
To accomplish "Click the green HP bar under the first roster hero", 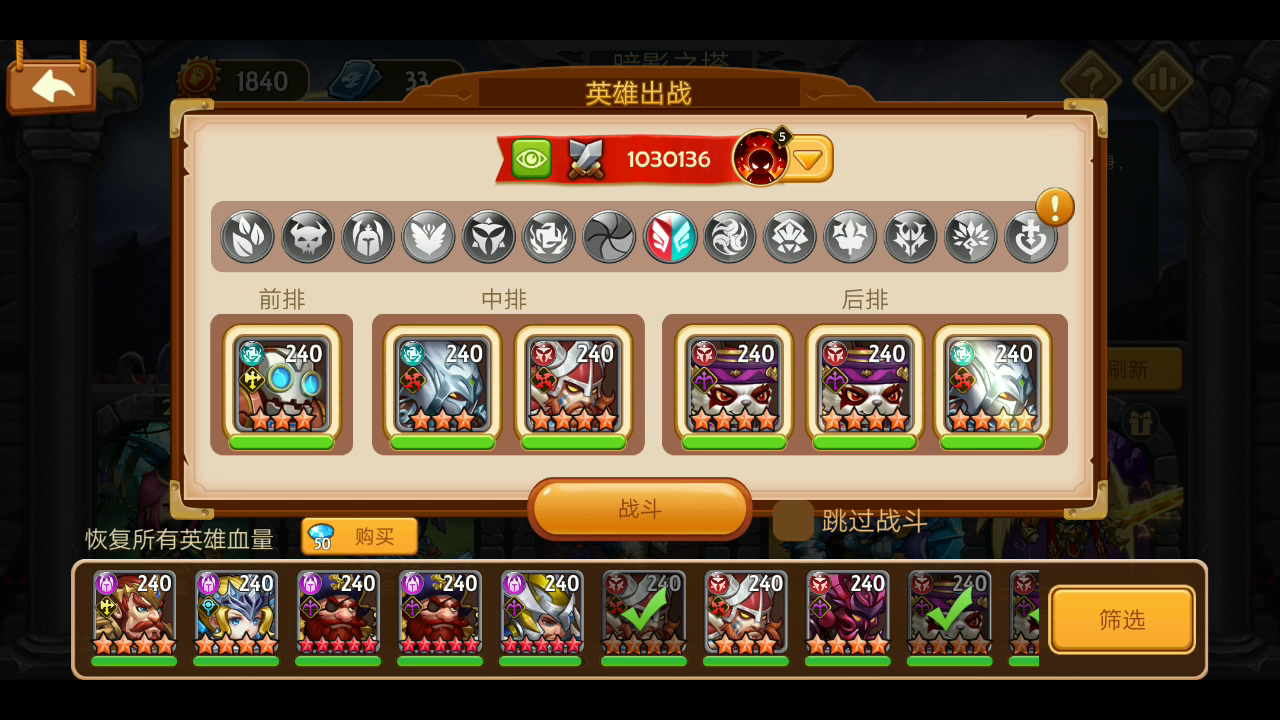I will click(x=133, y=660).
